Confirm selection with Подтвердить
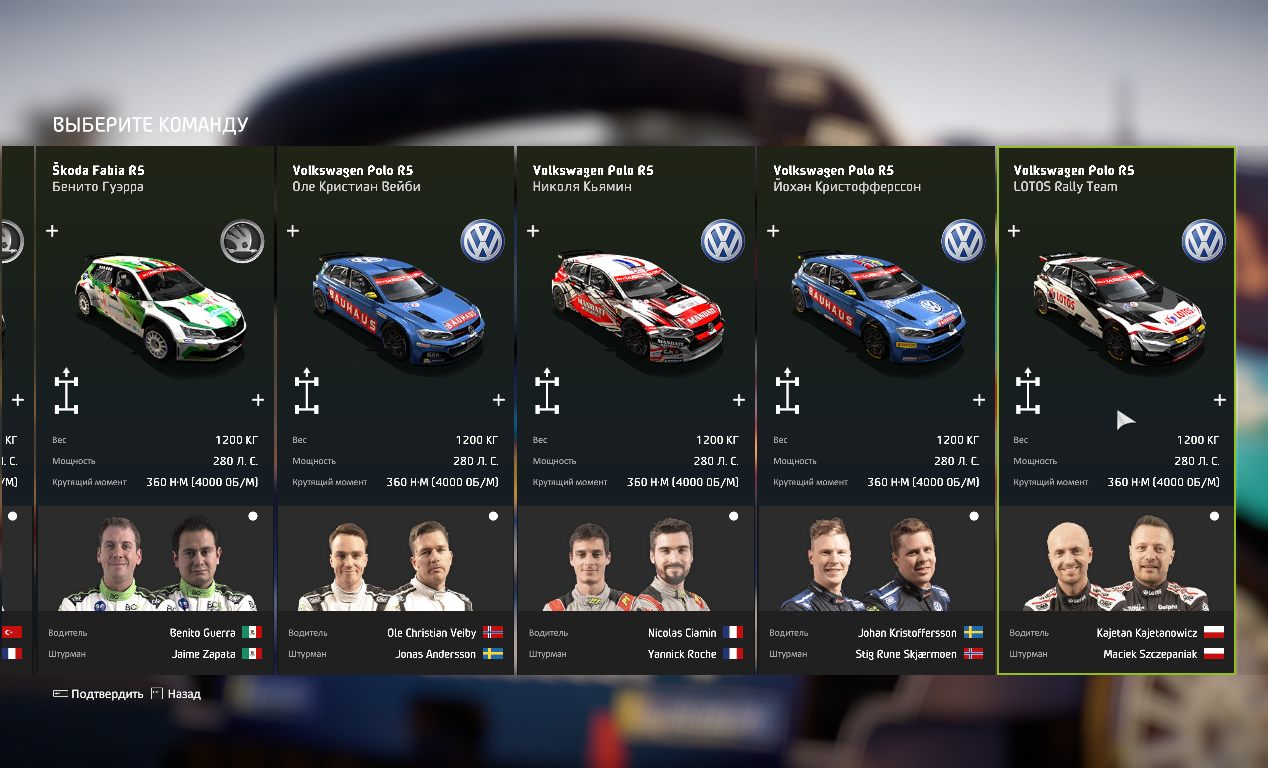The height and width of the screenshot is (768, 1268). coord(98,694)
